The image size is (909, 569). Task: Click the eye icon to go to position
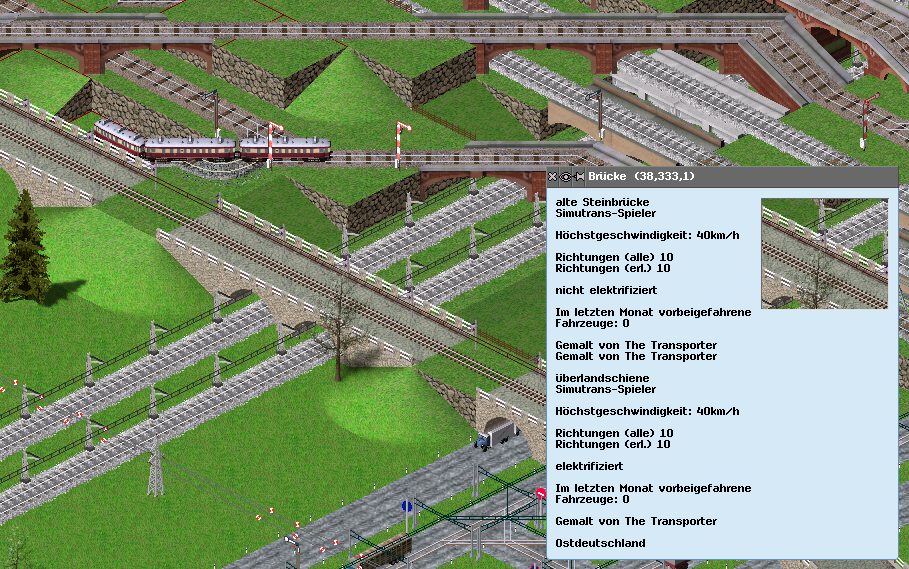pyautogui.click(x=566, y=177)
